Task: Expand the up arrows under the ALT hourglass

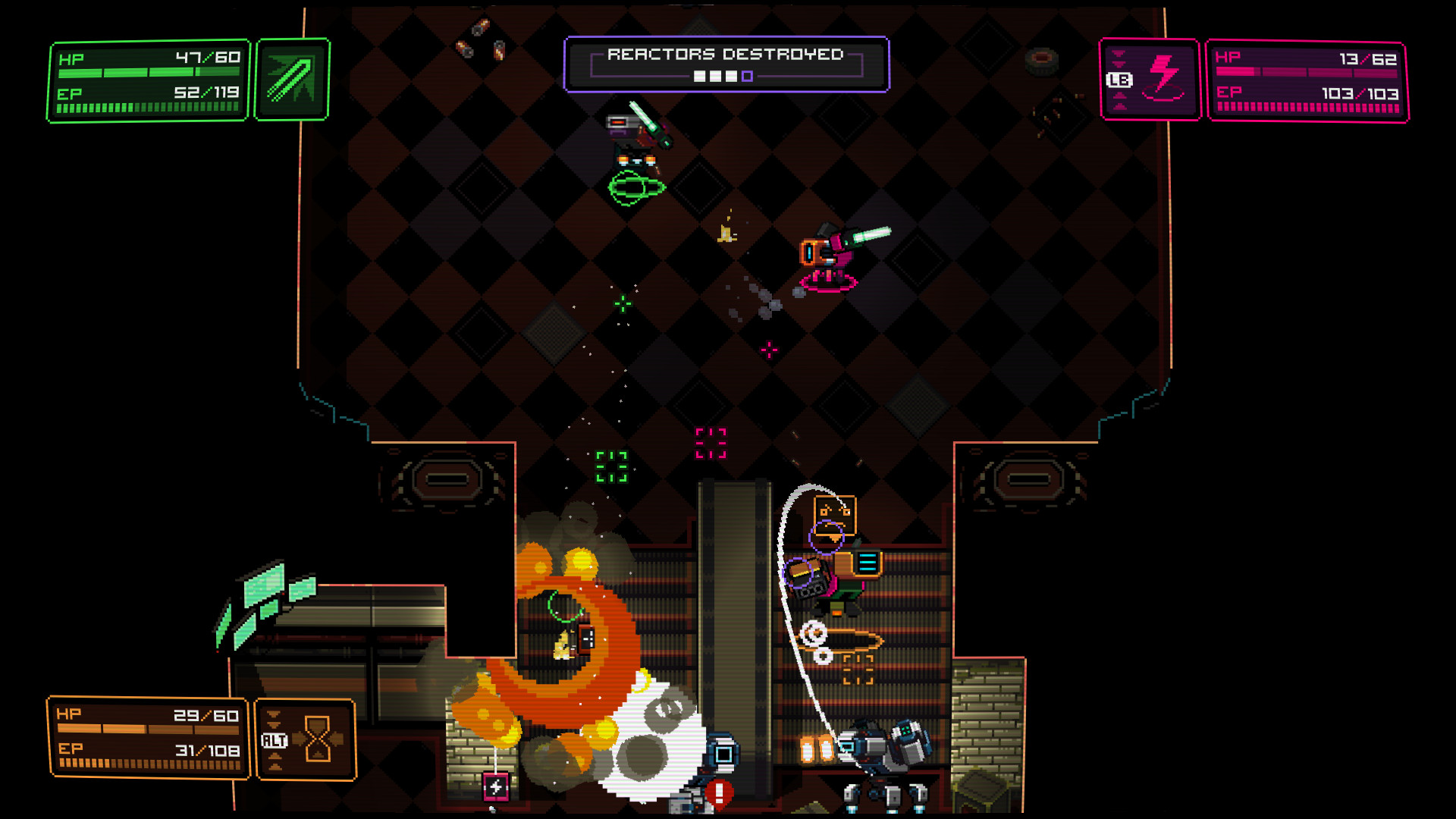Action: 275,761
